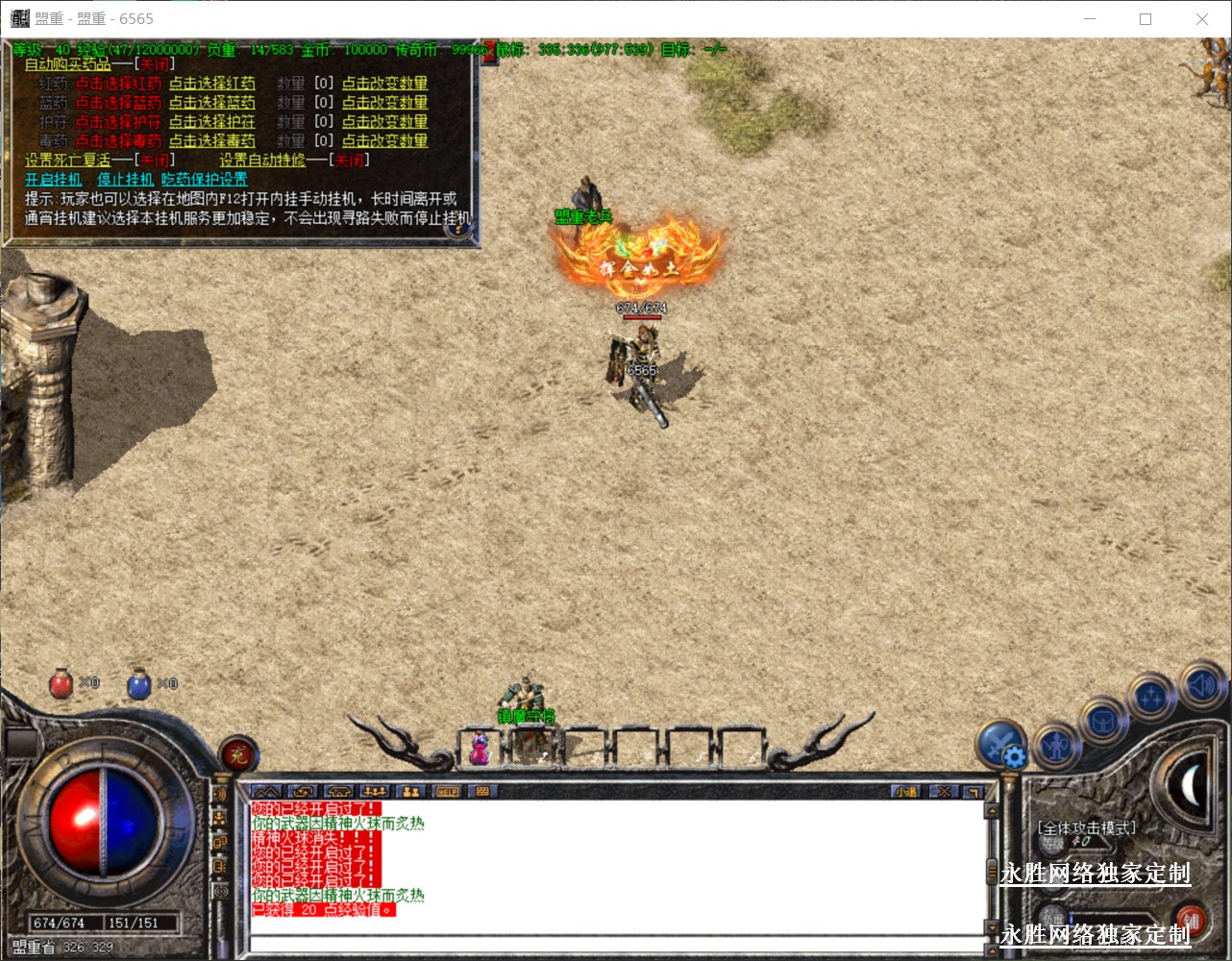Click the crossed swords gear icon

1000,745
